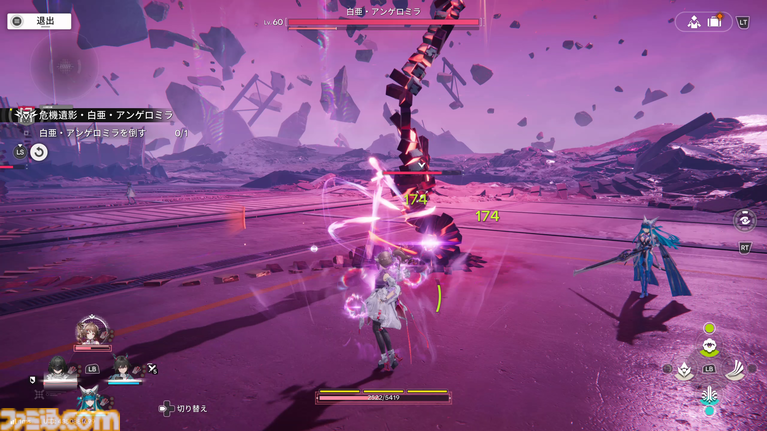Switch to the horned dark-haired character portrait
767x431 pixels.
[123, 369]
